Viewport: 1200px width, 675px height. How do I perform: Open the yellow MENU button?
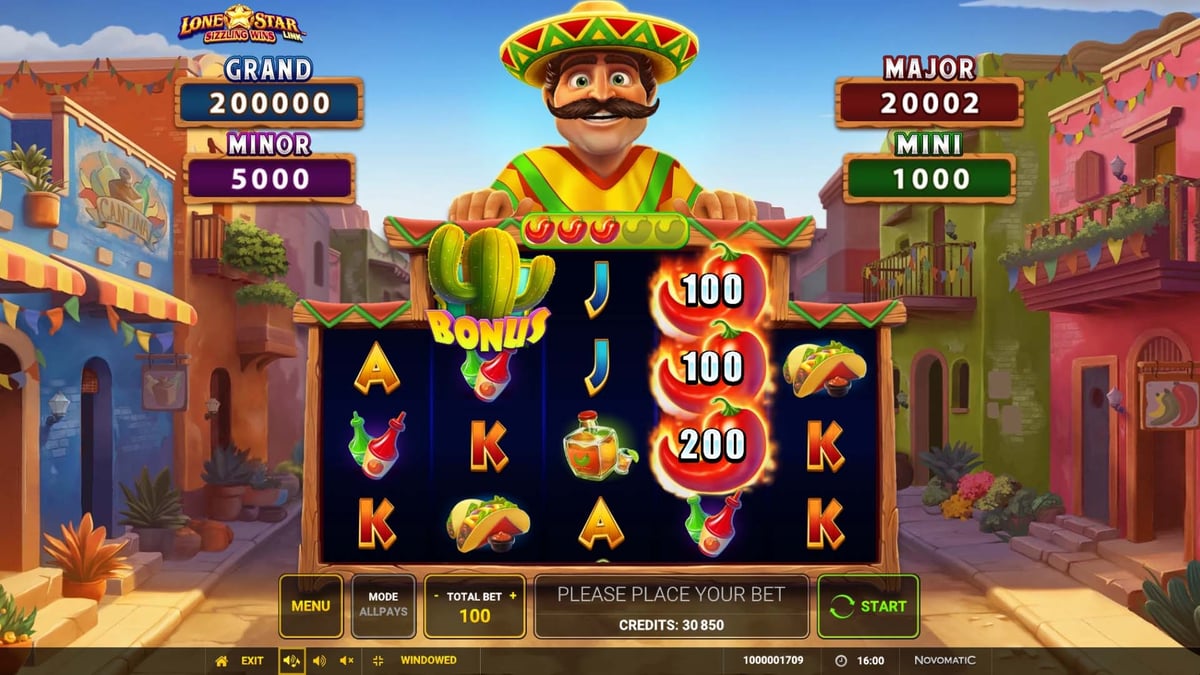click(x=310, y=606)
